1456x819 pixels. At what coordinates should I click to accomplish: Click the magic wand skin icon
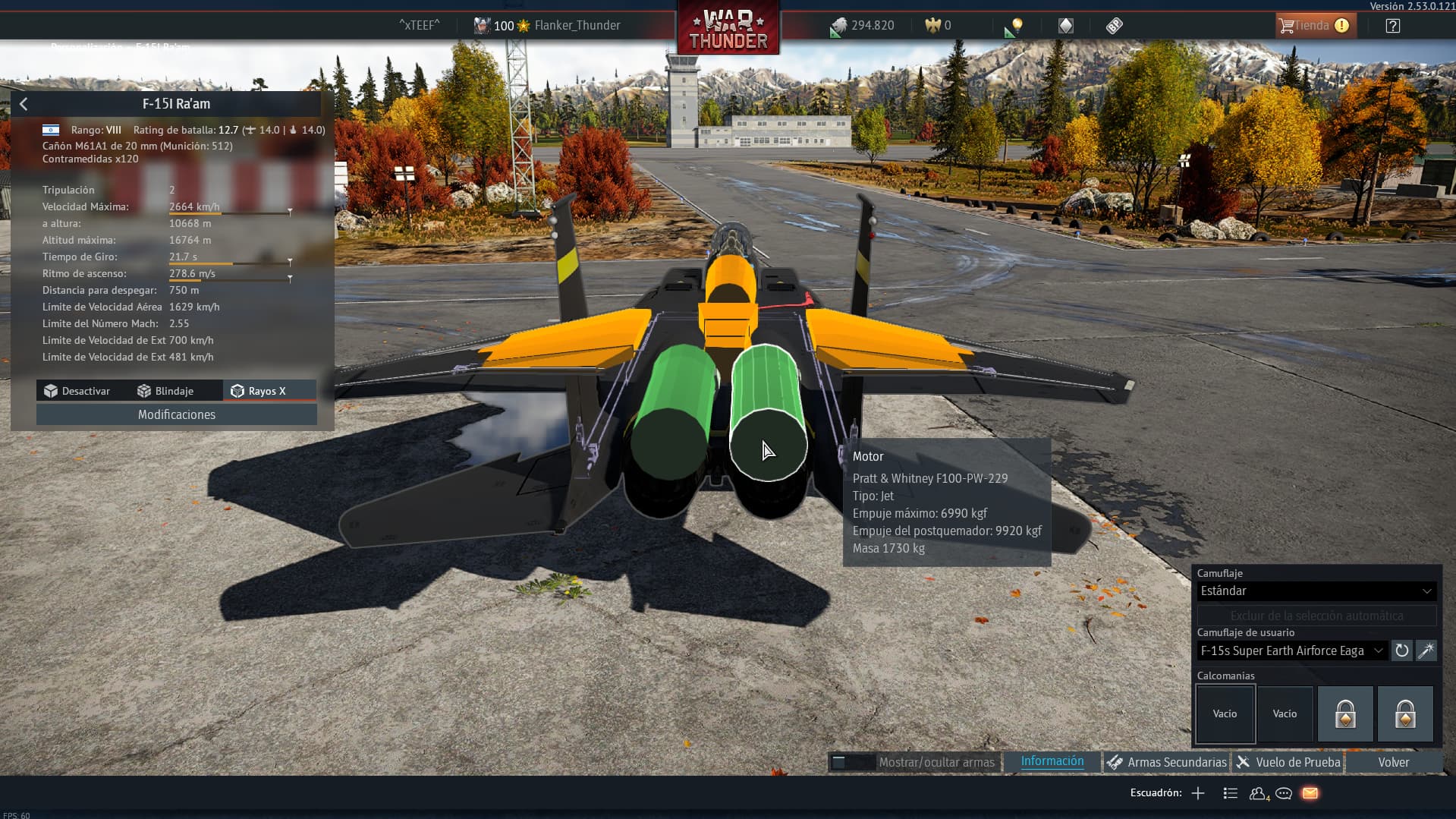pos(1426,650)
